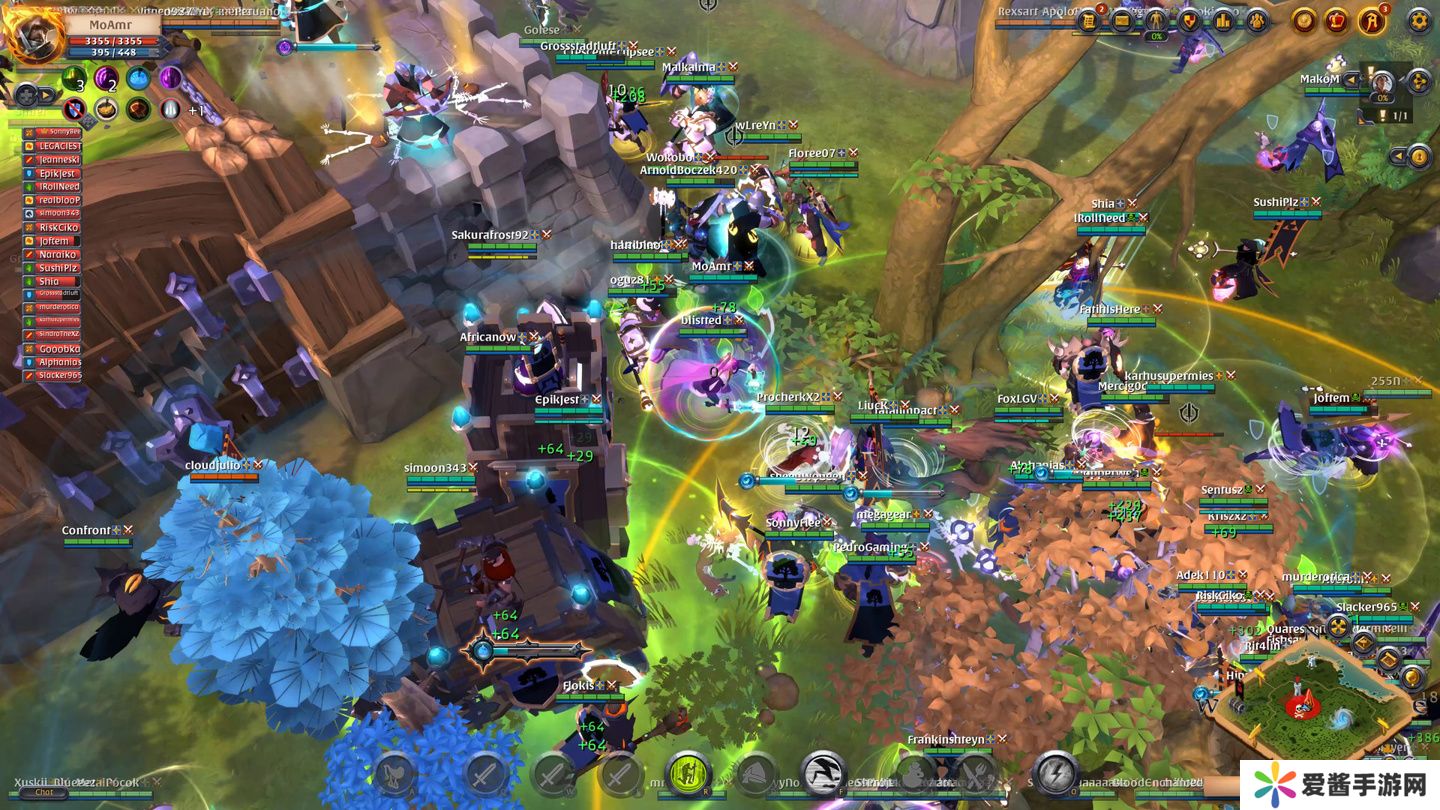Screen dimensions: 1440x810
Task: Open the guild shield icon
Action: click(1190, 20)
